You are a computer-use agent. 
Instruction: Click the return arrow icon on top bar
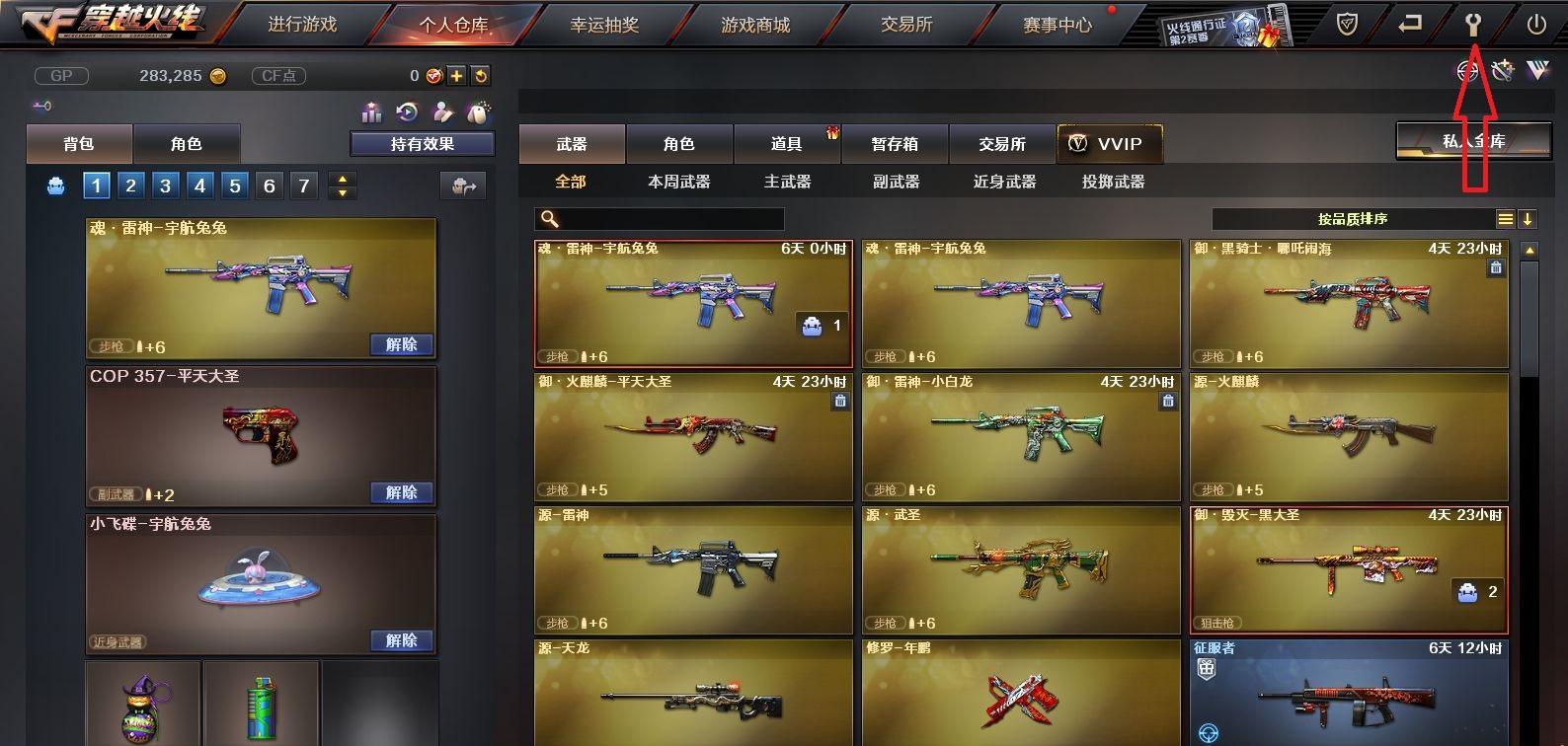(1410, 25)
